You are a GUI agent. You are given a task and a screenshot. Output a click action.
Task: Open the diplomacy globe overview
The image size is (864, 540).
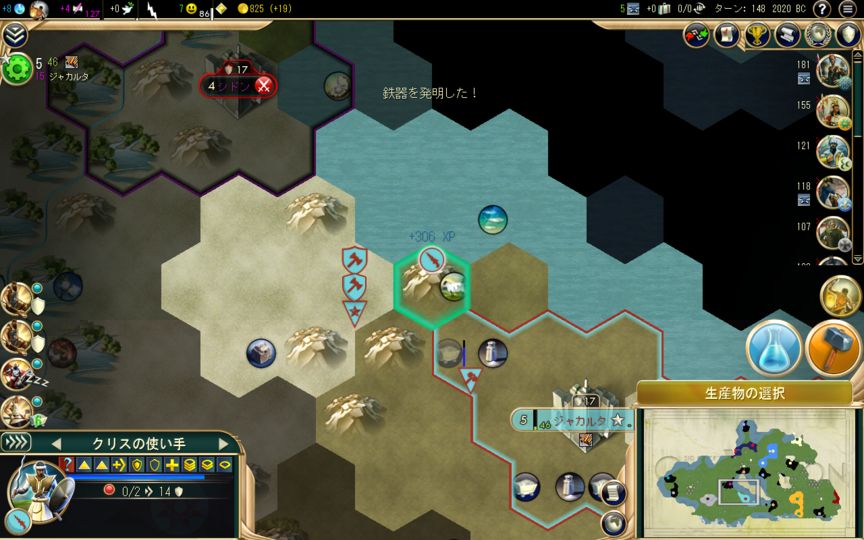pos(819,35)
